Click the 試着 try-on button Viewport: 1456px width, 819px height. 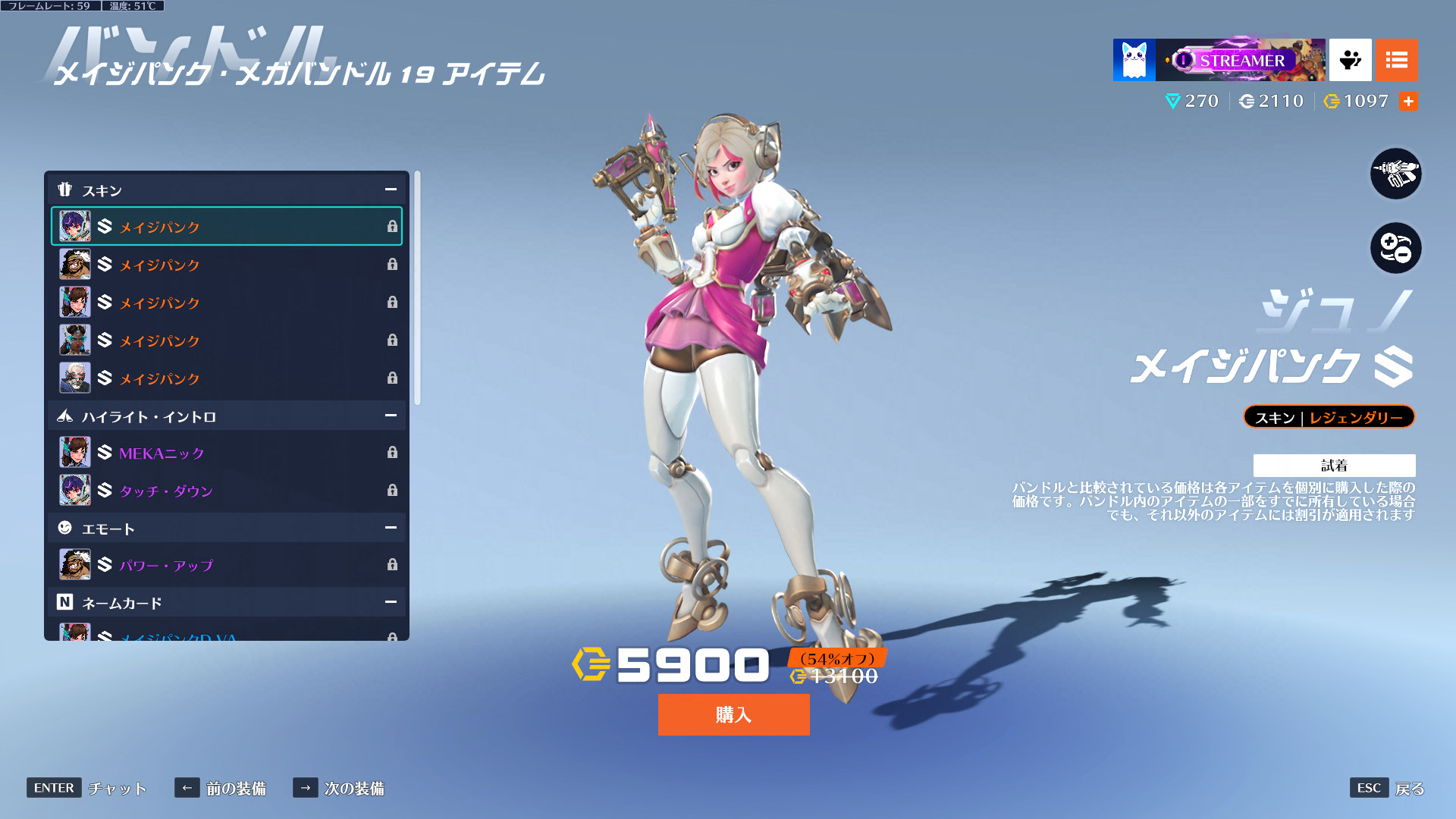[1334, 465]
